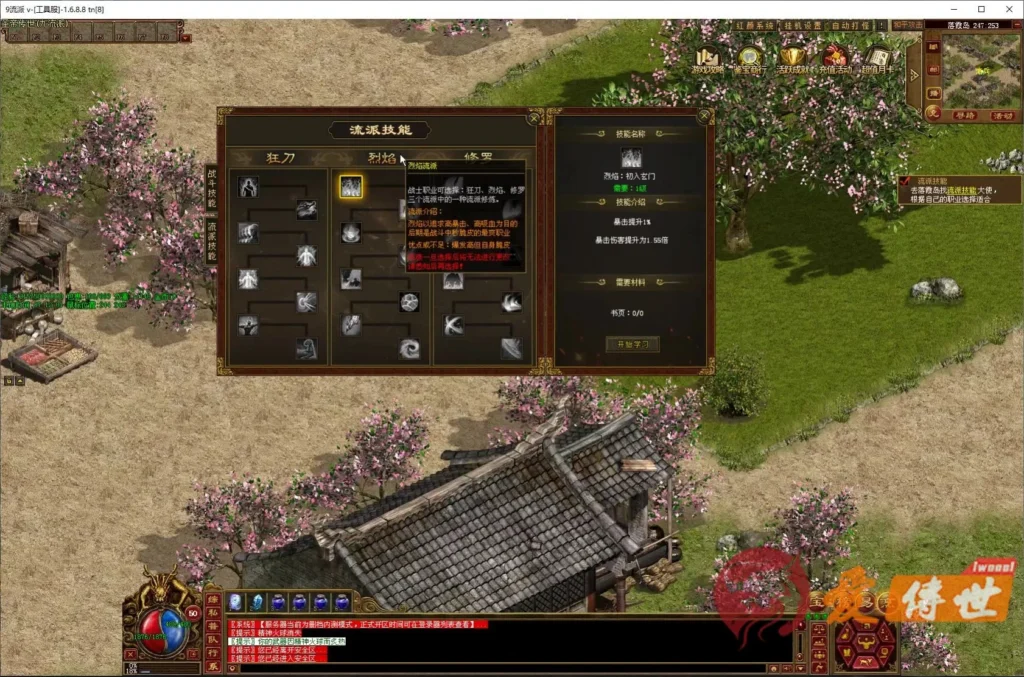Open the 超值月卡 monthly card icon
This screenshot has height=677, width=1024.
[877, 60]
